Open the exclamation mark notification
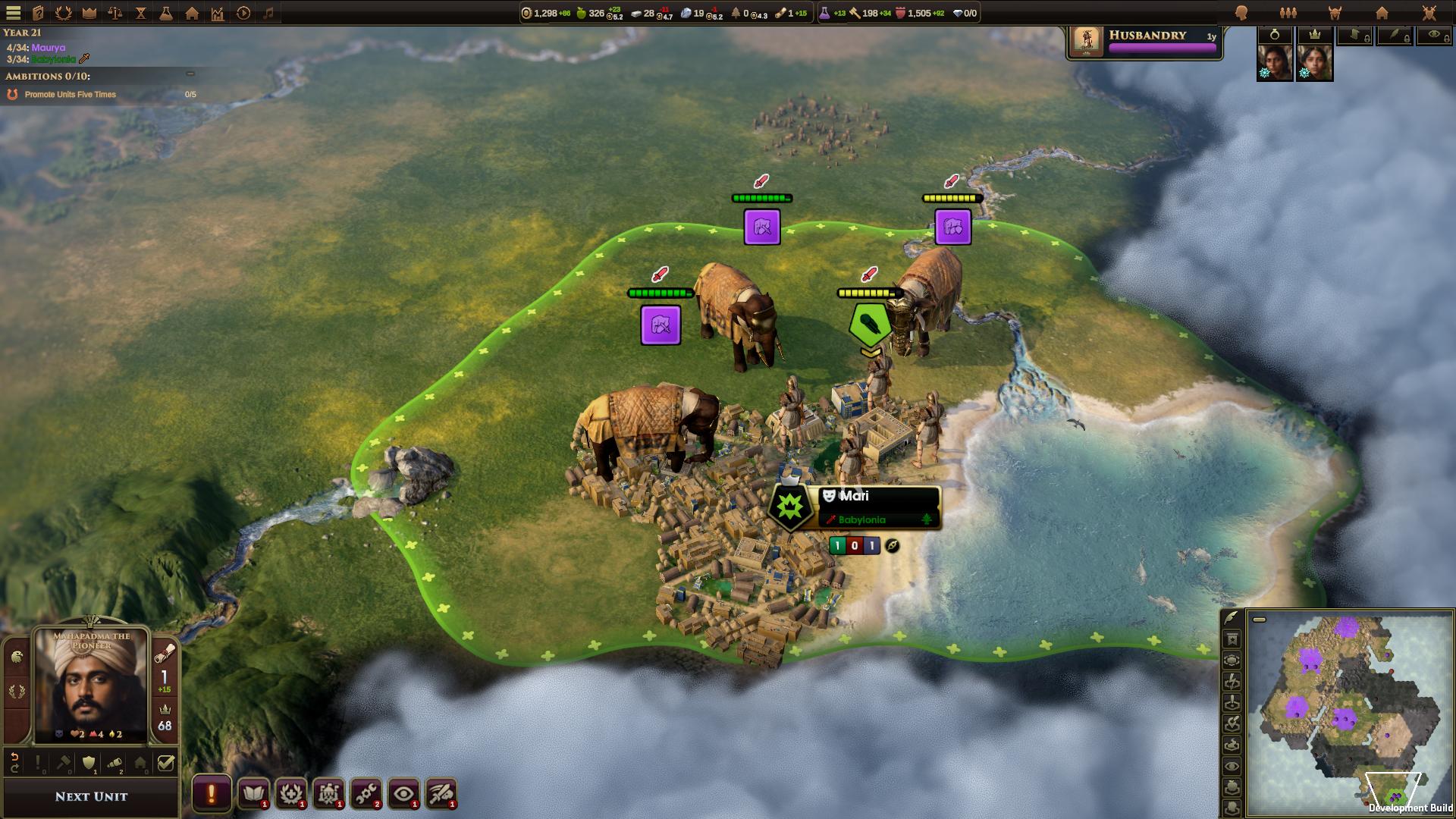This screenshot has width=1456, height=819. pos(211,794)
